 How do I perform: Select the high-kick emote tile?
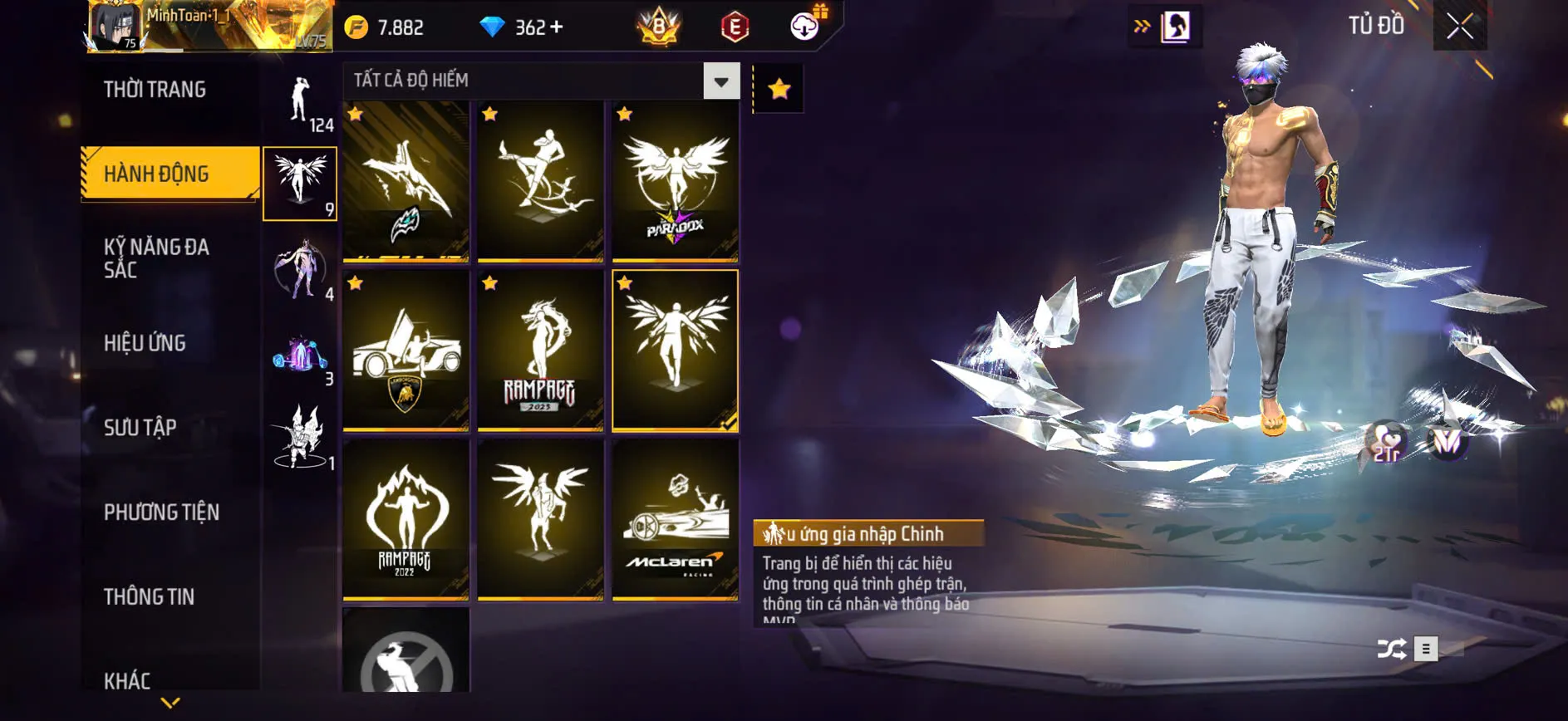click(540, 181)
